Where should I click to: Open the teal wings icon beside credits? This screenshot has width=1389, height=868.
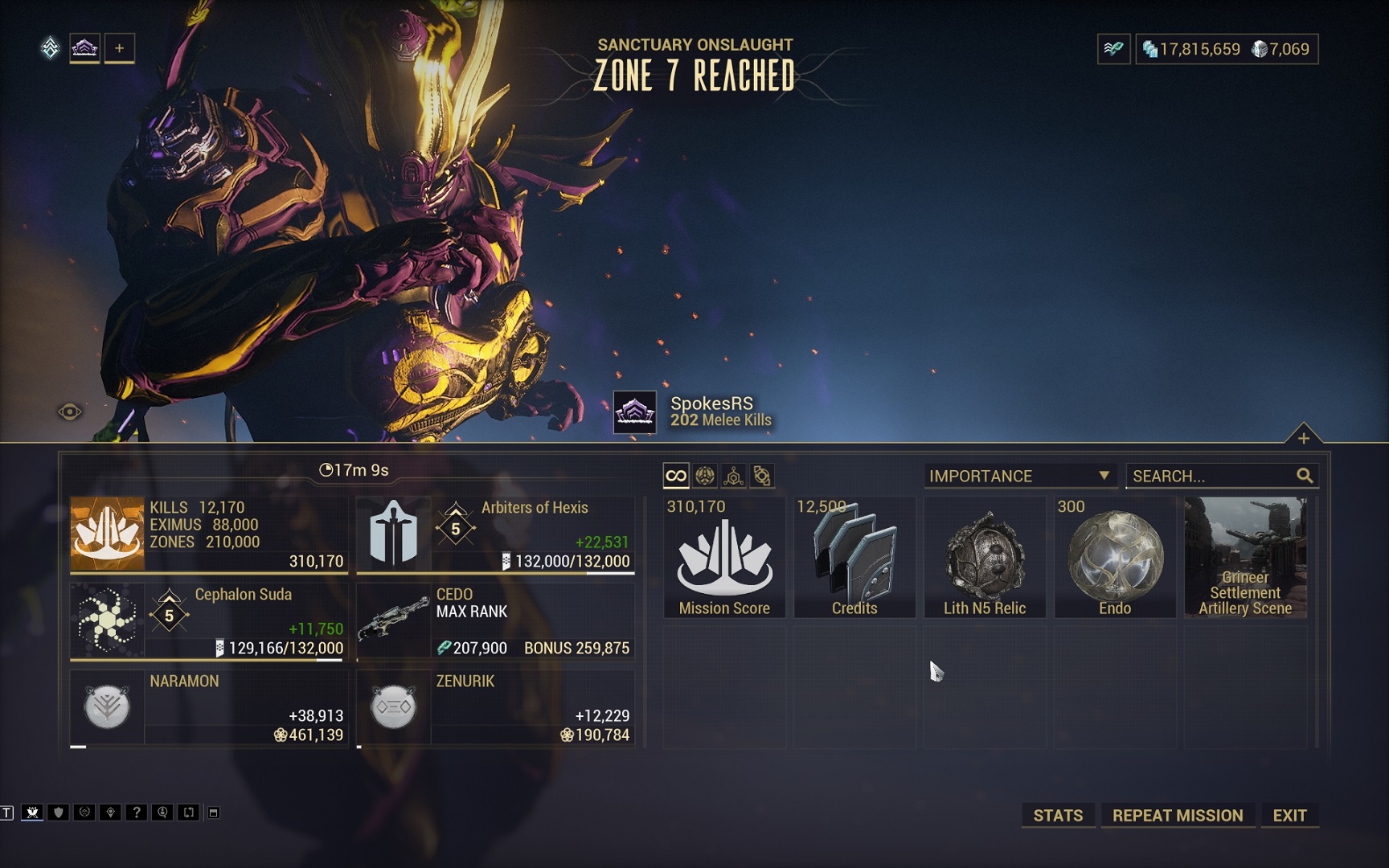pyautogui.click(x=1113, y=49)
